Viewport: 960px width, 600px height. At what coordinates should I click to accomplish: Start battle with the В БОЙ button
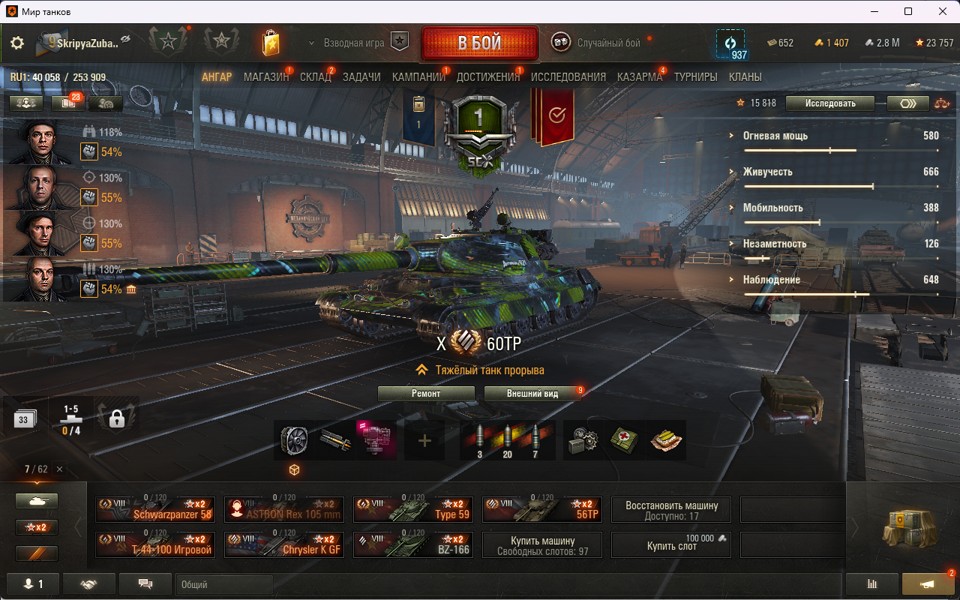(x=480, y=44)
